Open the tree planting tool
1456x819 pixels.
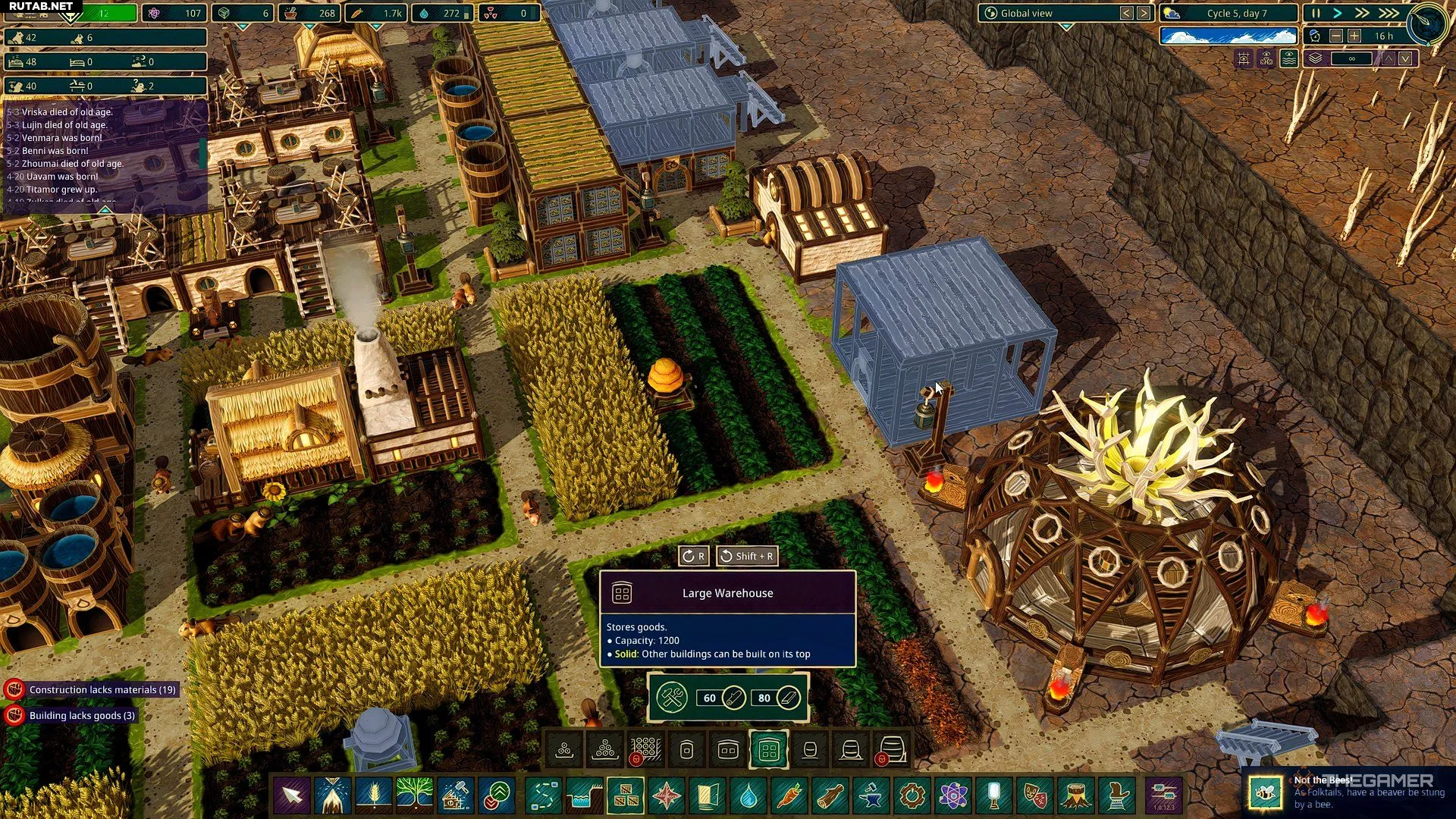pos(414,795)
